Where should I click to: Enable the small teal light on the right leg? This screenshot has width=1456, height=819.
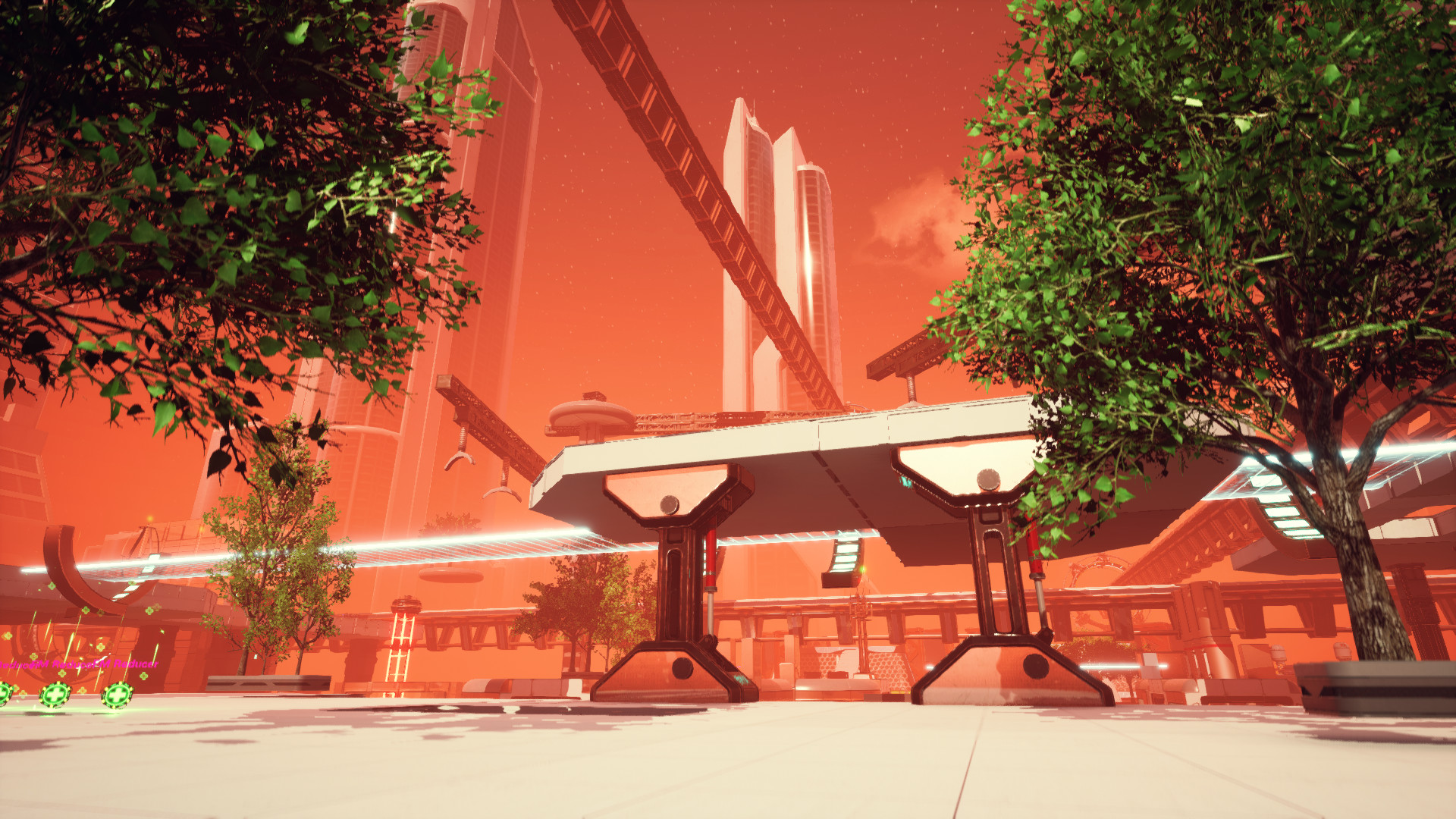[905, 482]
